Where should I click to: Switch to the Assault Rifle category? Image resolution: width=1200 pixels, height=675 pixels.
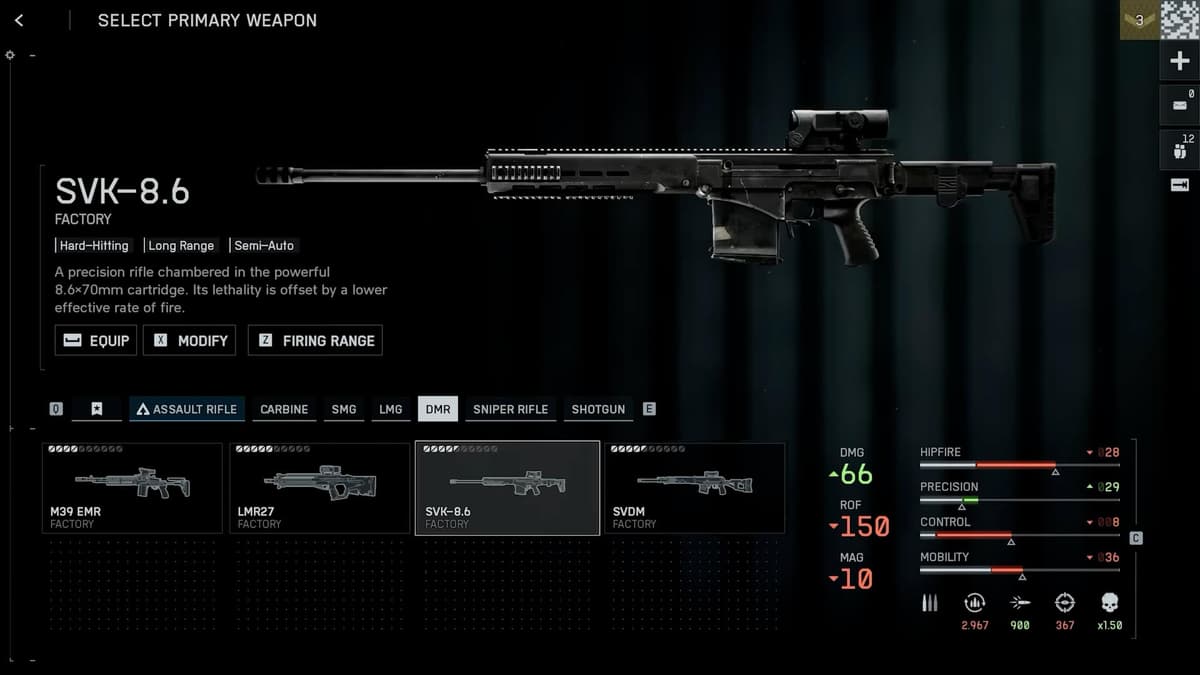[x=187, y=409]
